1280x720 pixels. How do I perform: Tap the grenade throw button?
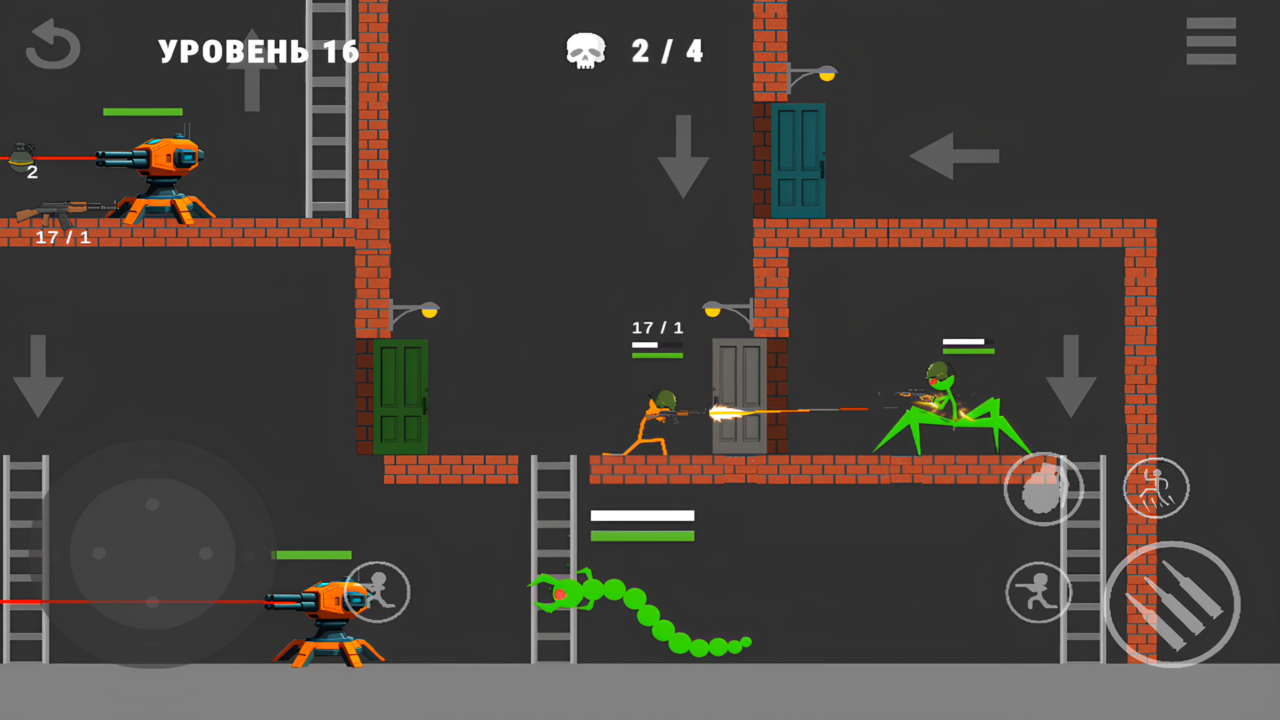tap(1043, 488)
